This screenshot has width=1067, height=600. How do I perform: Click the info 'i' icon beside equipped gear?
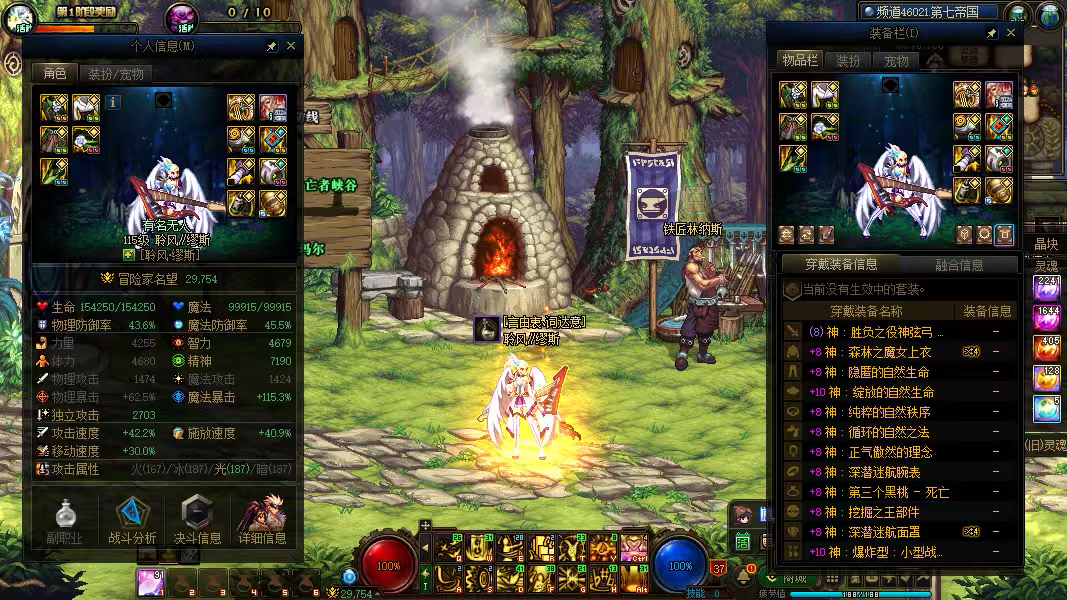point(113,101)
